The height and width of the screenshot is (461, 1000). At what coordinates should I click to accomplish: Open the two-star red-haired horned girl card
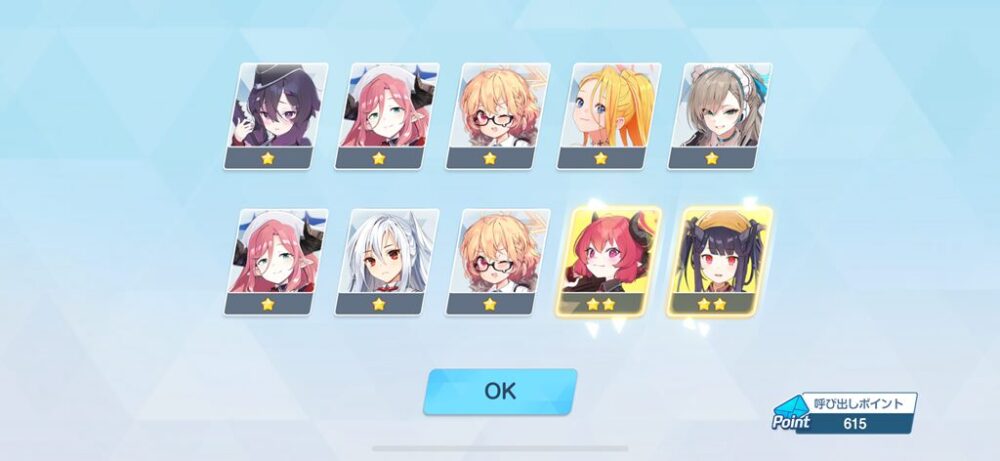pyautogui.click(x=609, y=261)
